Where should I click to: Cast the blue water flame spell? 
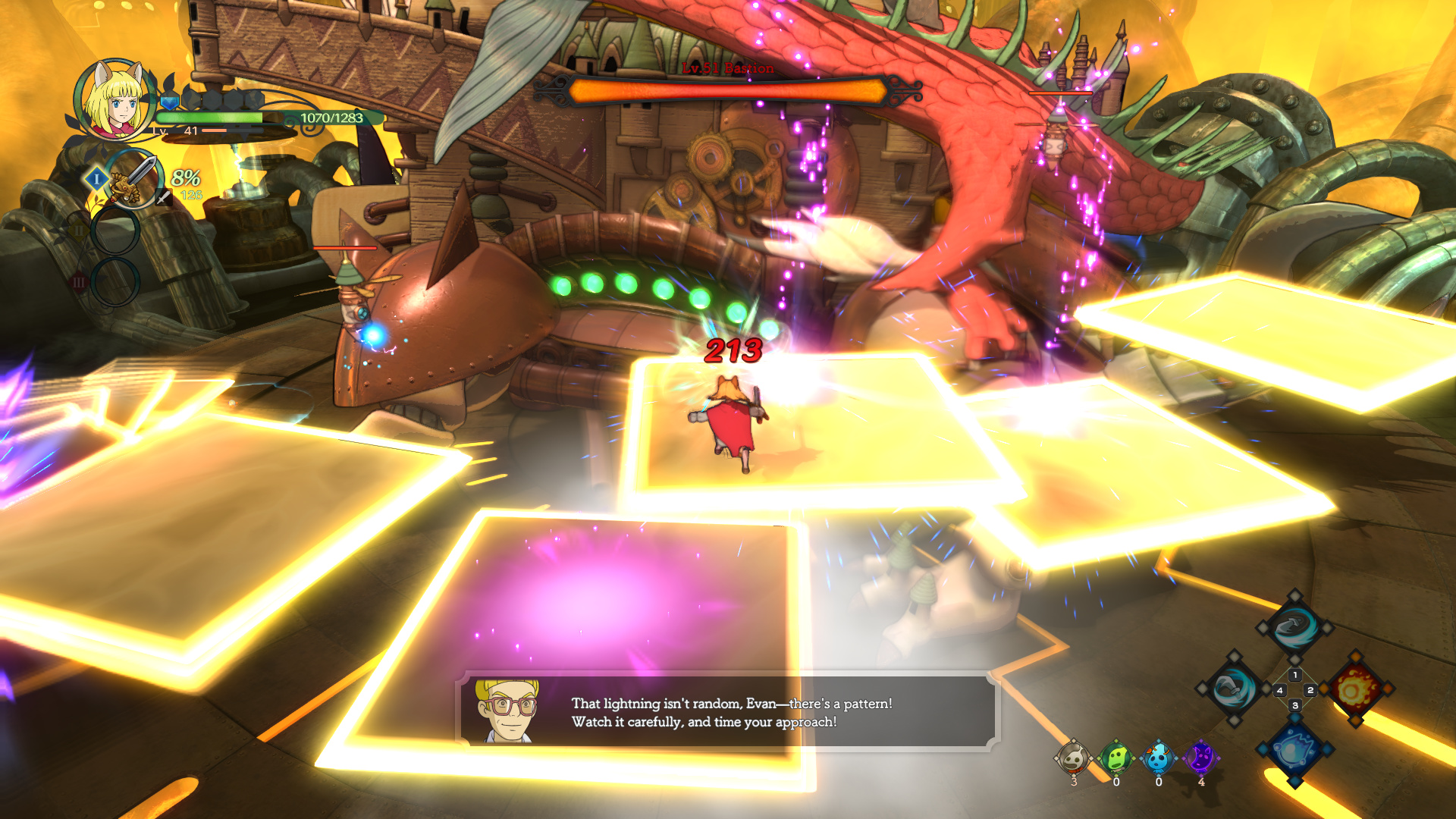pos(1294,750)
